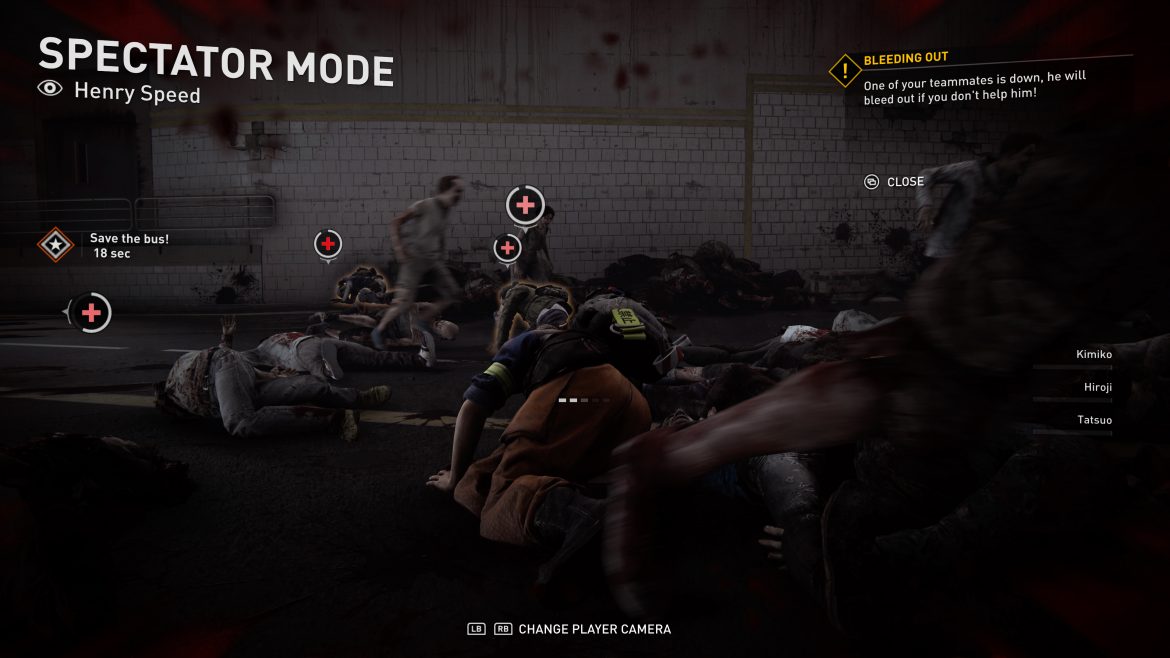The height and width of the screenshot is (658, 1170).
Task: Choose Hiroji from the teammate list
Action: [x=1097, y=388]
